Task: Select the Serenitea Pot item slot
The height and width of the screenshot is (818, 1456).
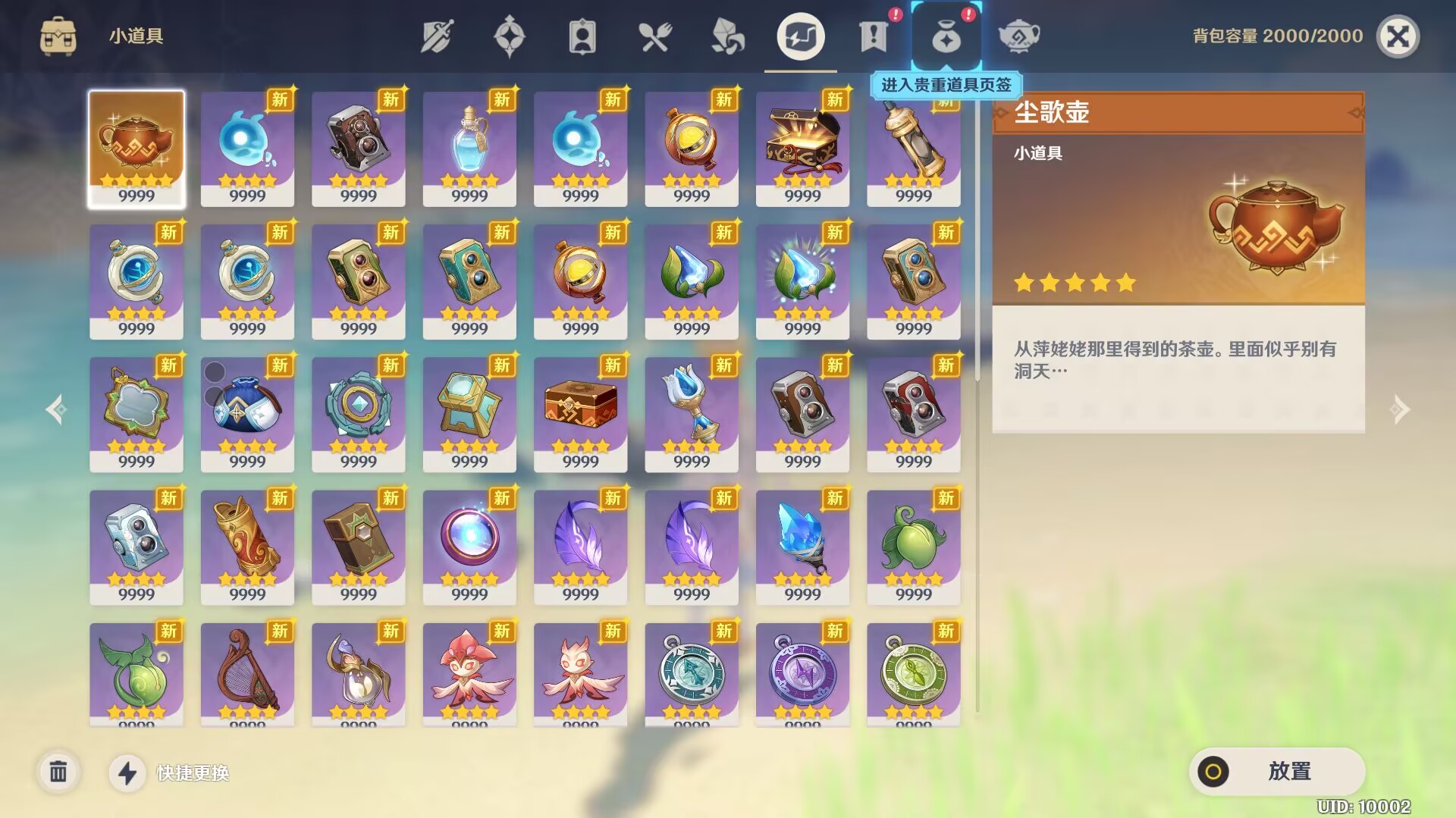Action: [x=136, y=148]
